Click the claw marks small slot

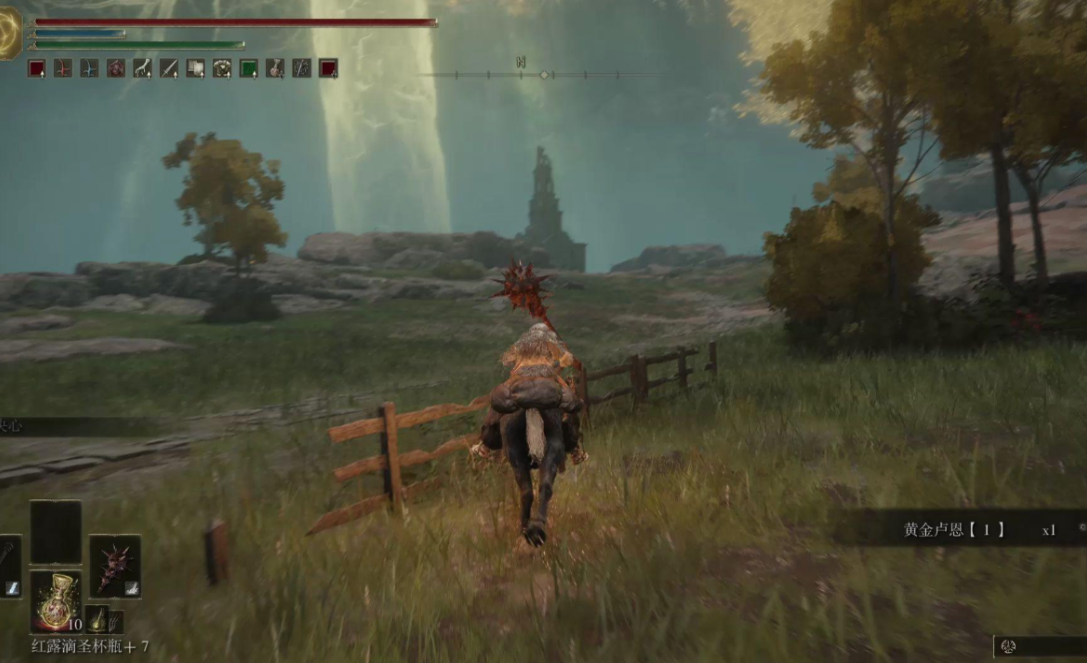(117, 621)
